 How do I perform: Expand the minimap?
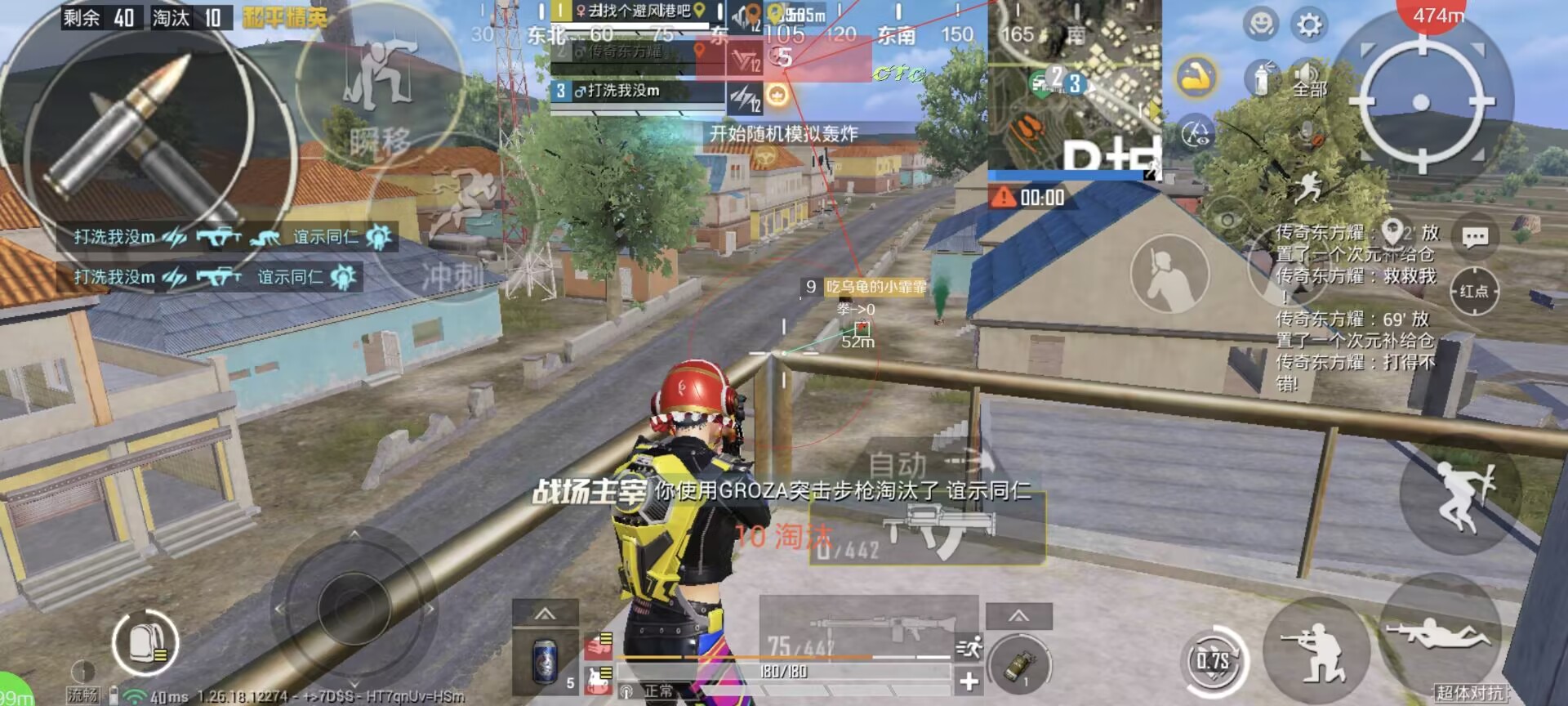pyautogui.click(x=1073, y=83)
